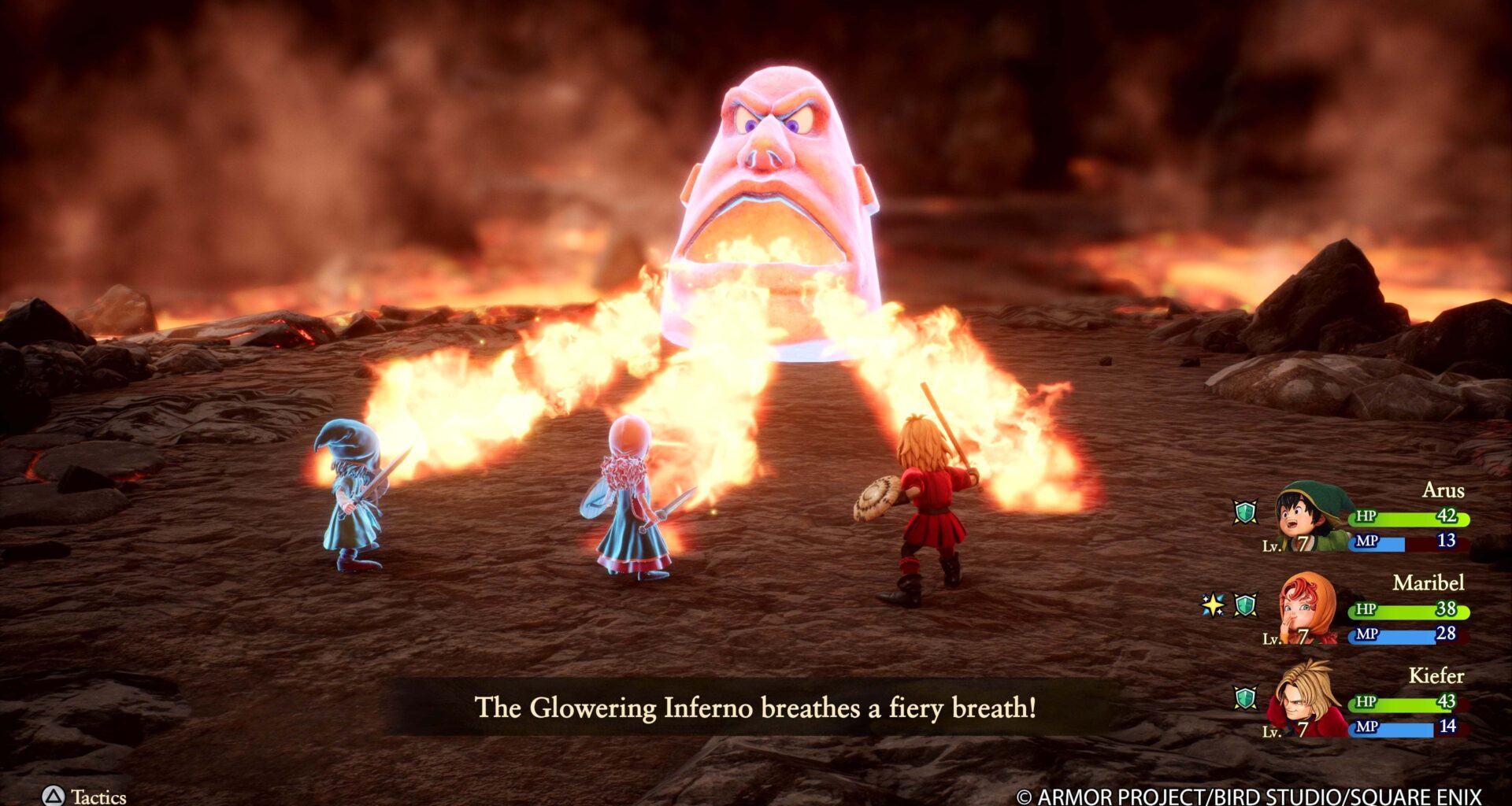Select the name label Arus

pyautogui.click(x=1444, y=490)
